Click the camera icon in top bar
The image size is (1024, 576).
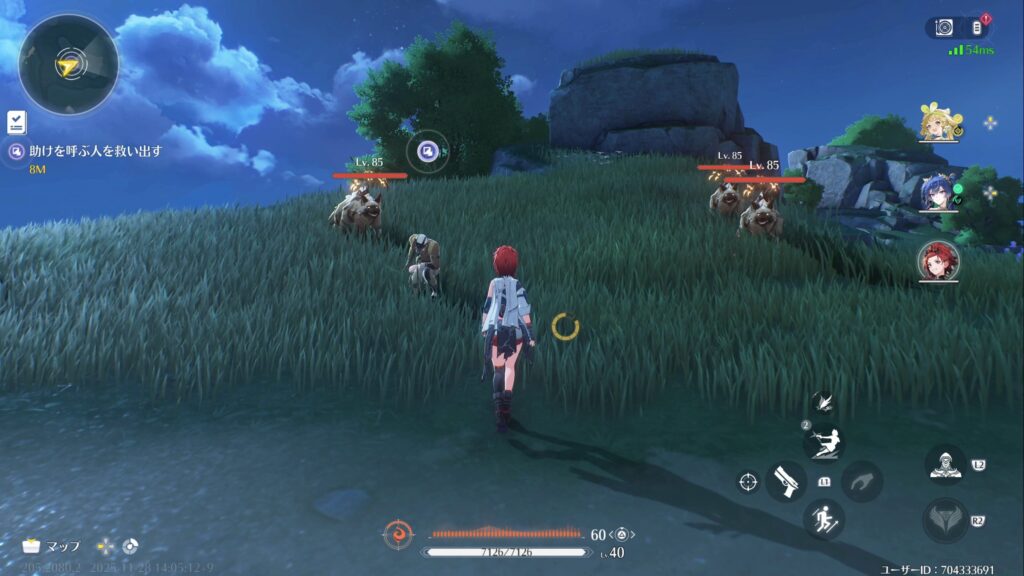[x=944, y=28]
